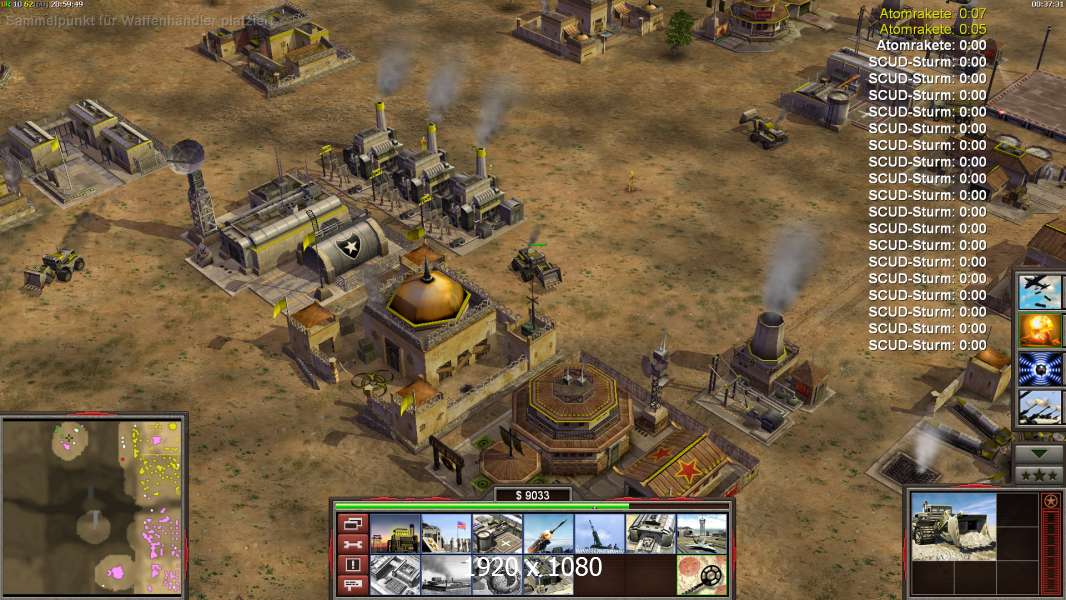1066x600 pixels.
Task: Build the missile launcher defense icon
Action: click(548, 534)
